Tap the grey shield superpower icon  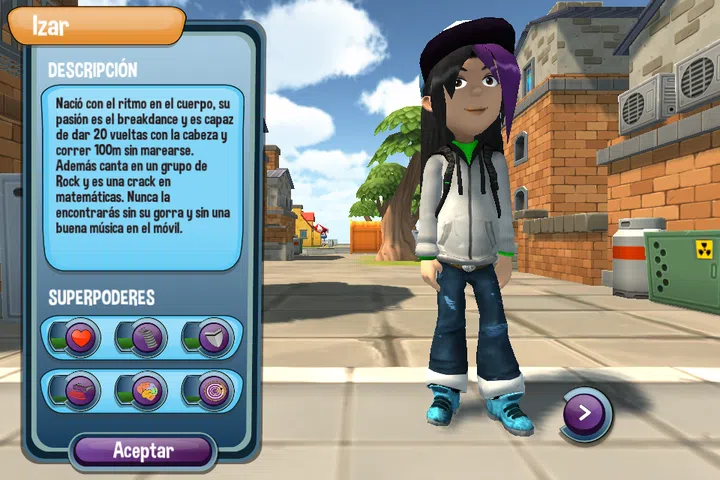click(212, 338)
